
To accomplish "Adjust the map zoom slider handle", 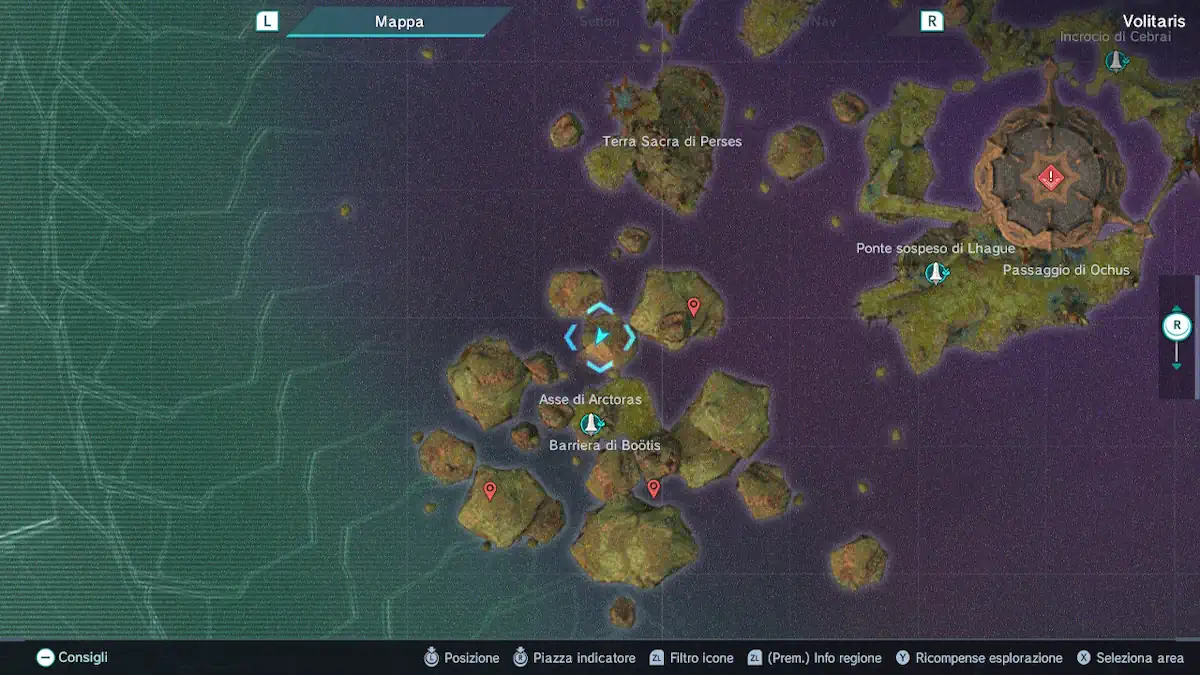I will (x=1177, y=326).
